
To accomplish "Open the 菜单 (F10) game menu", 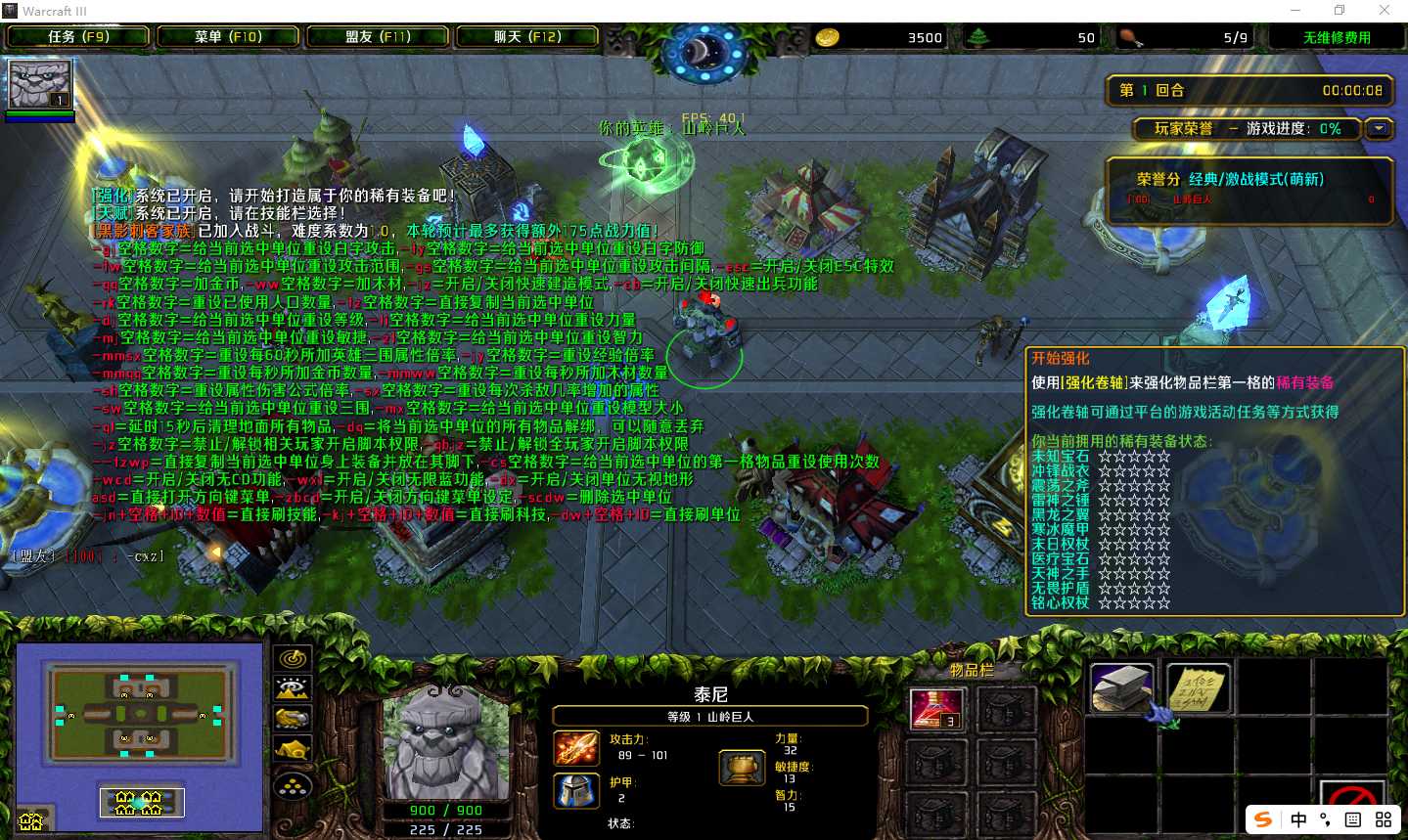I will 228,37.
